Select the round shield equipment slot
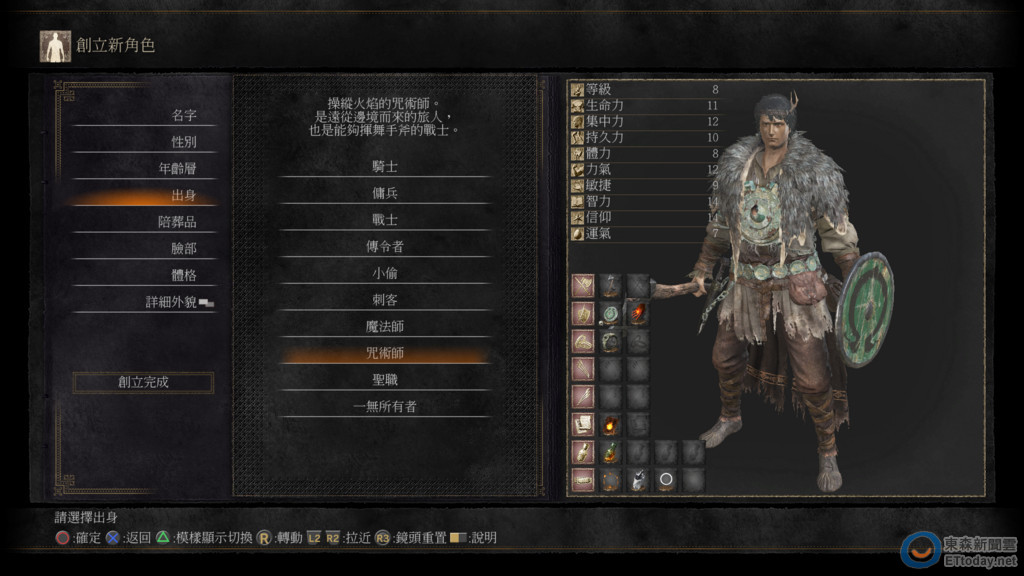This screenshot has width=1024, height=576. [x=611, y=315]
